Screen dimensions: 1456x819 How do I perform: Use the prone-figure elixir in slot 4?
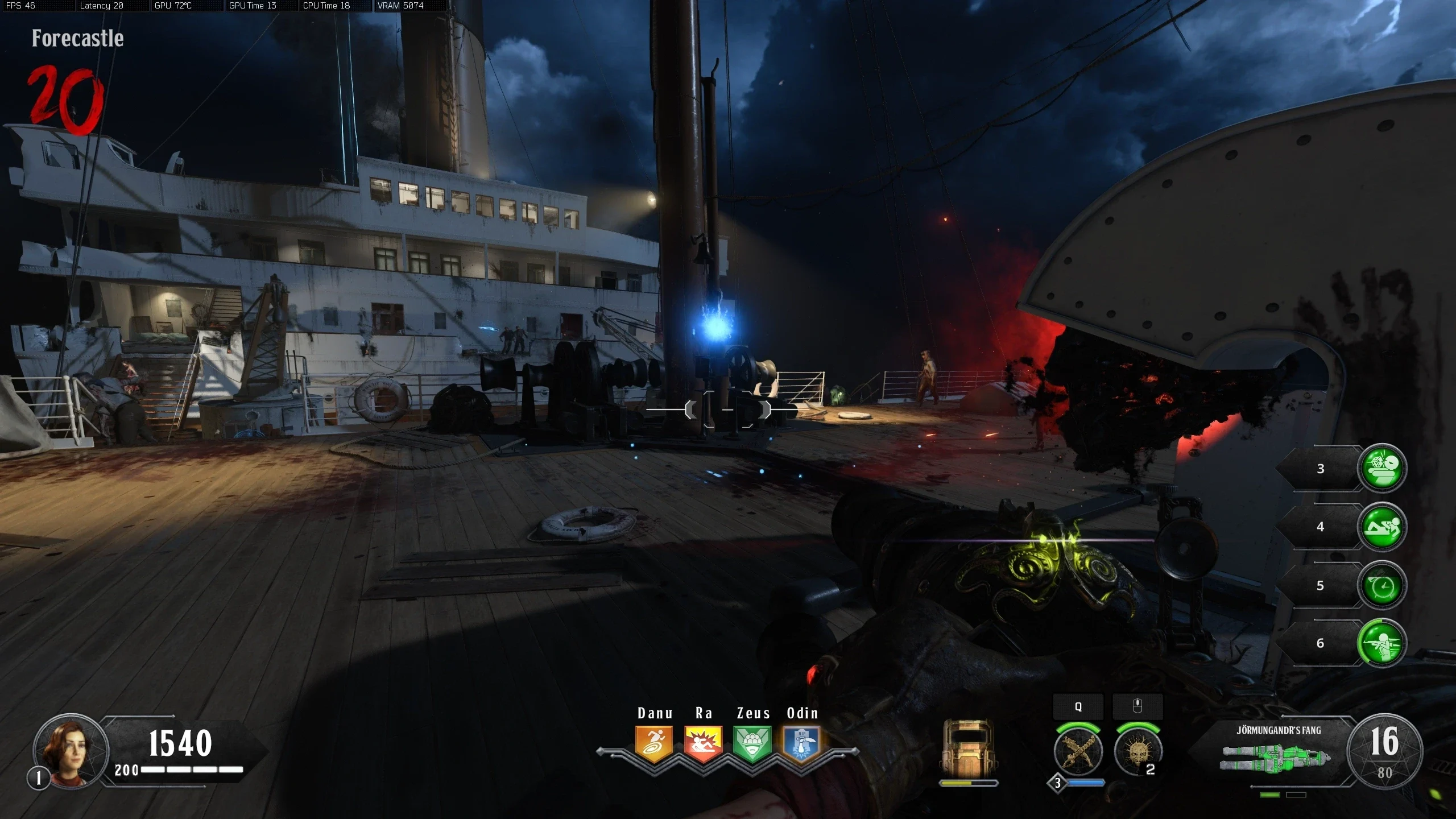(1381, 527)
